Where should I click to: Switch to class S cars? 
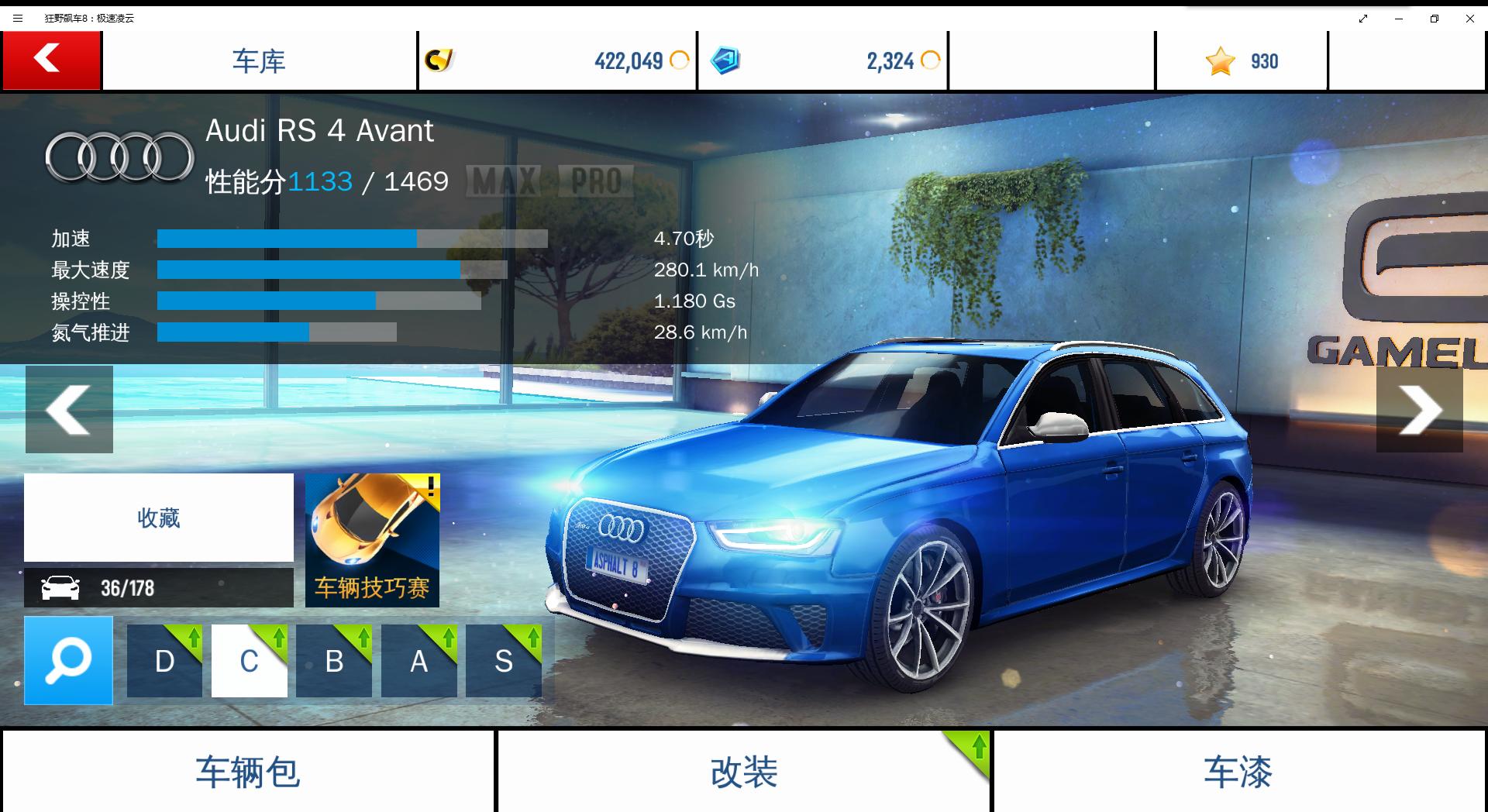click(x=504, y=661)
